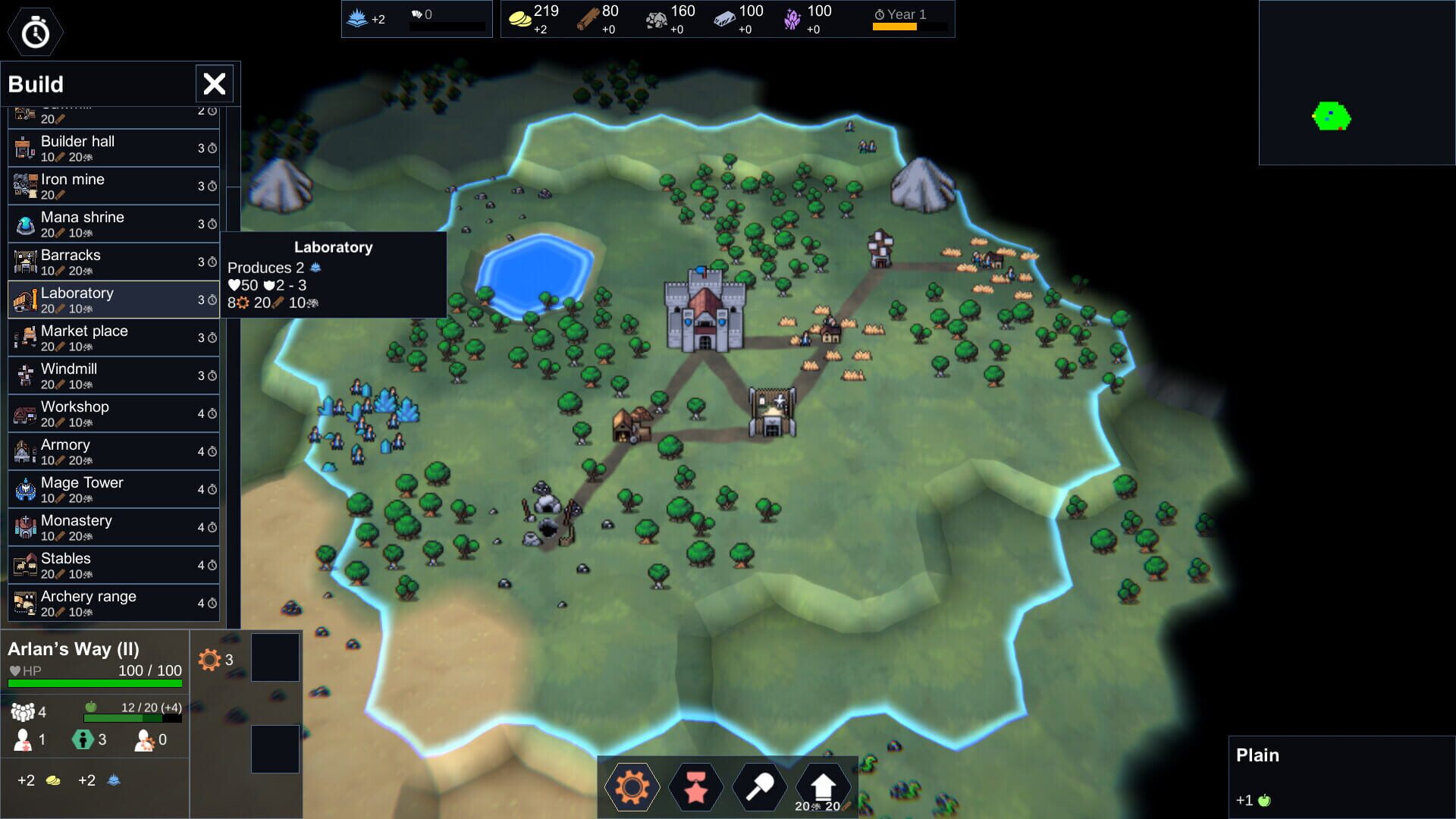Click the timer icon in top-left corner
The height and width of the screenshot is (819, 1456).
[x=36, y=32]
